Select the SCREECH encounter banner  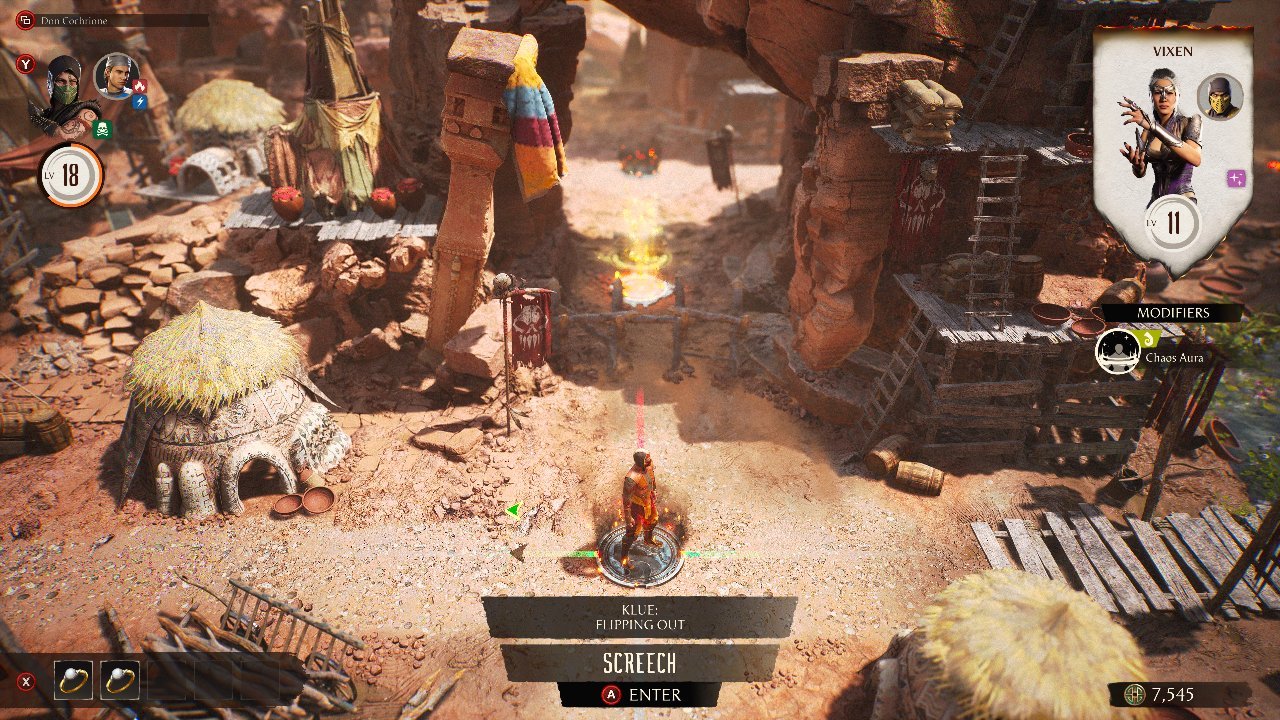(639, 663)
